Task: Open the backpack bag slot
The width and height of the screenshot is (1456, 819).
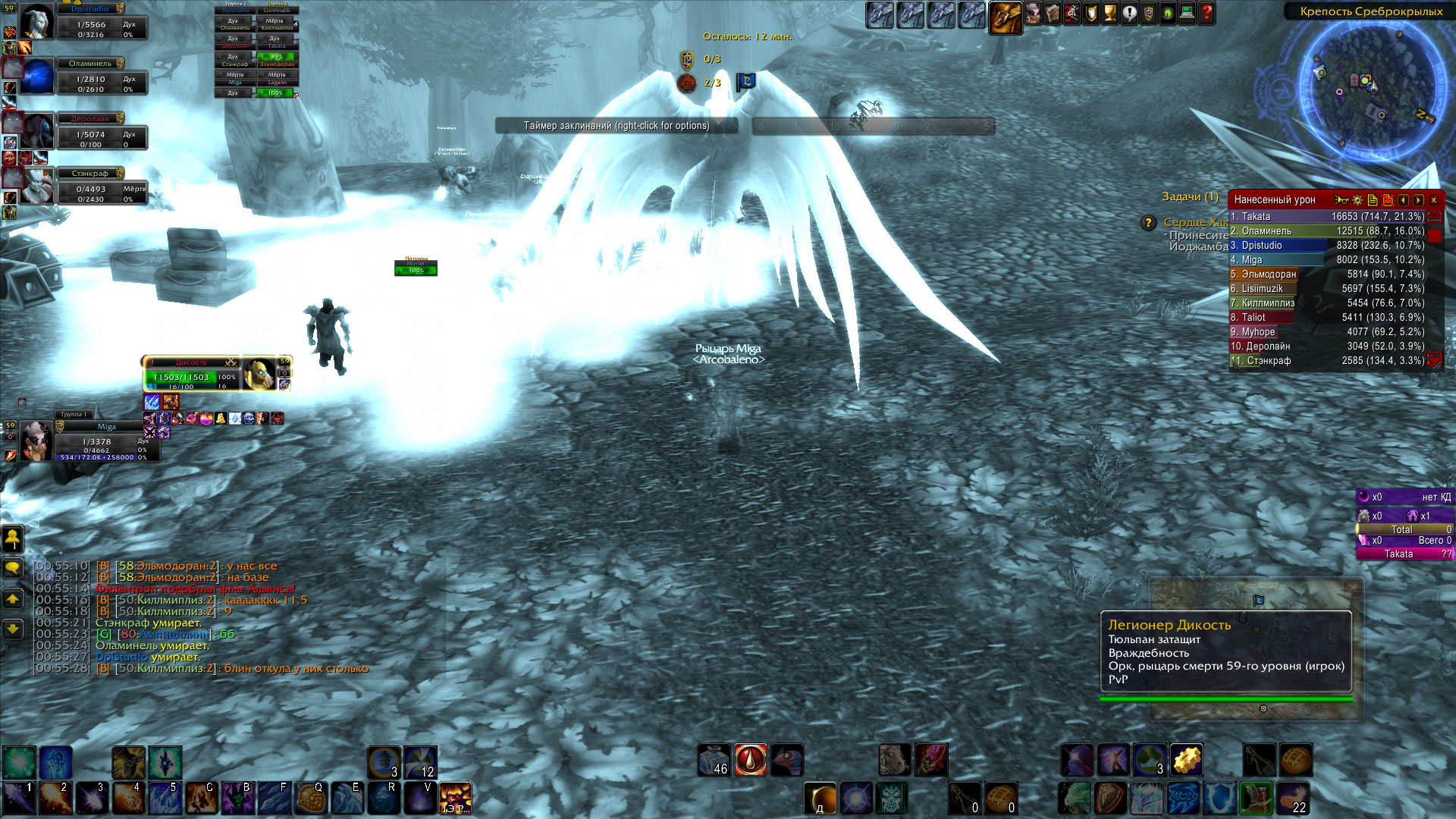Action: coord(1006,16)
